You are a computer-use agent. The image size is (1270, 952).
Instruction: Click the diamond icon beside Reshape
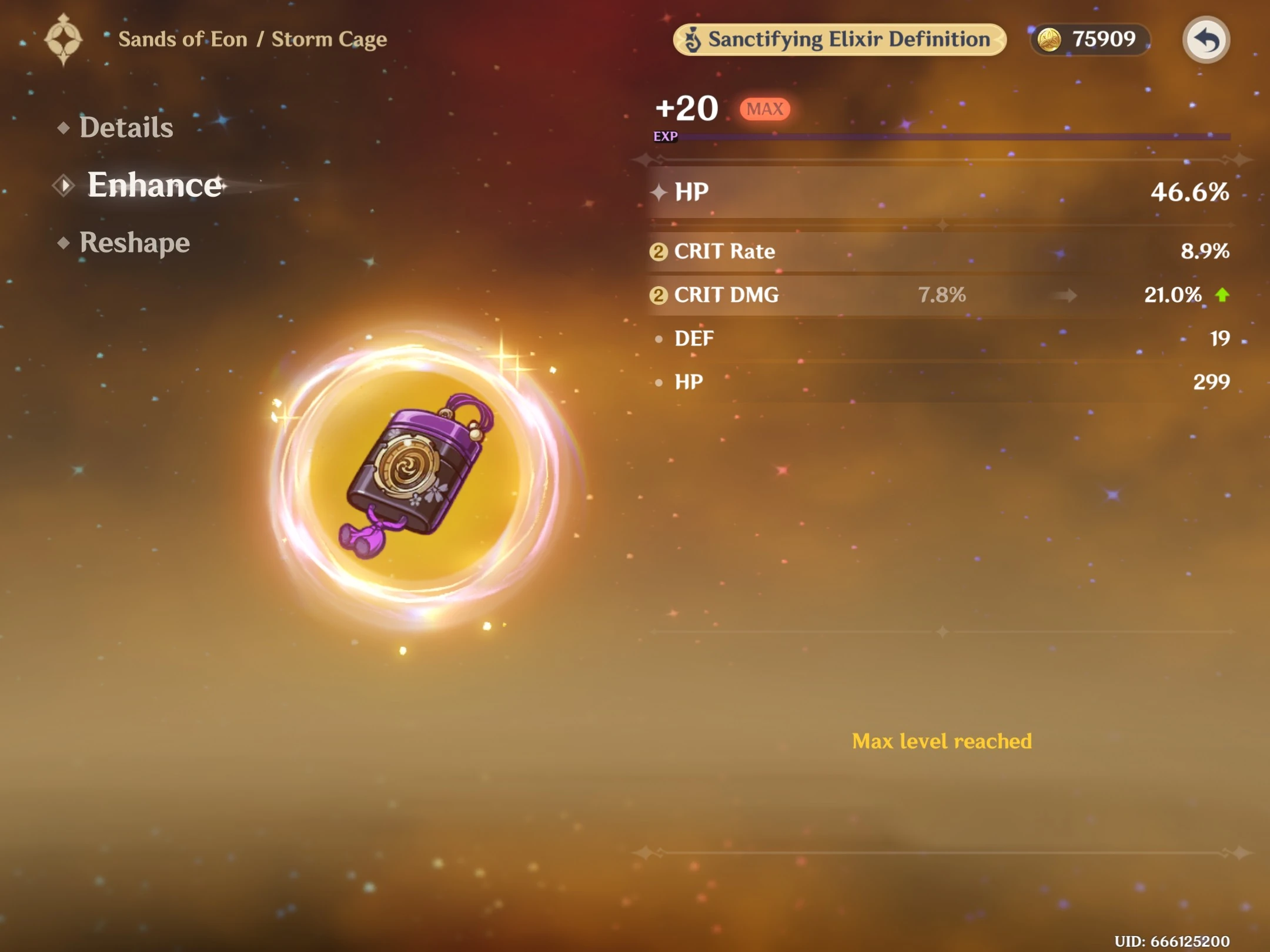click(65, 242)
